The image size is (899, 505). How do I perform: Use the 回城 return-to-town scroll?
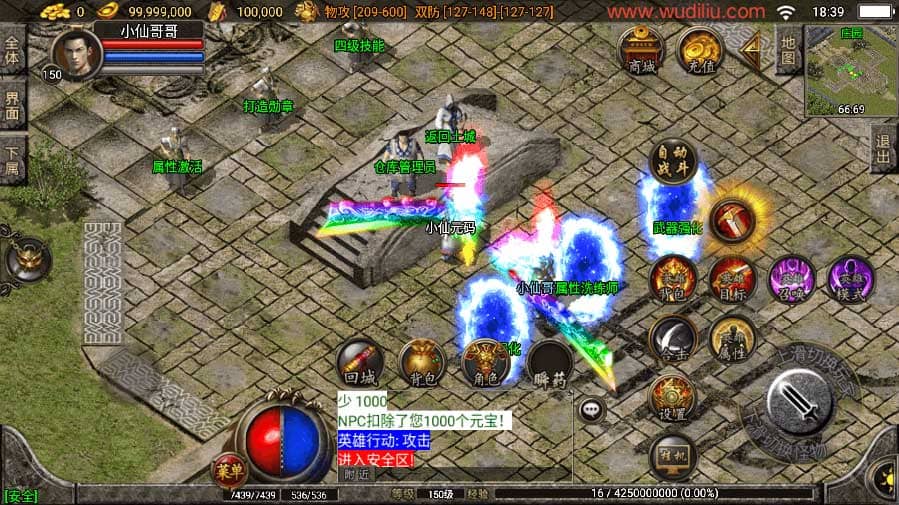click(359, 363)
